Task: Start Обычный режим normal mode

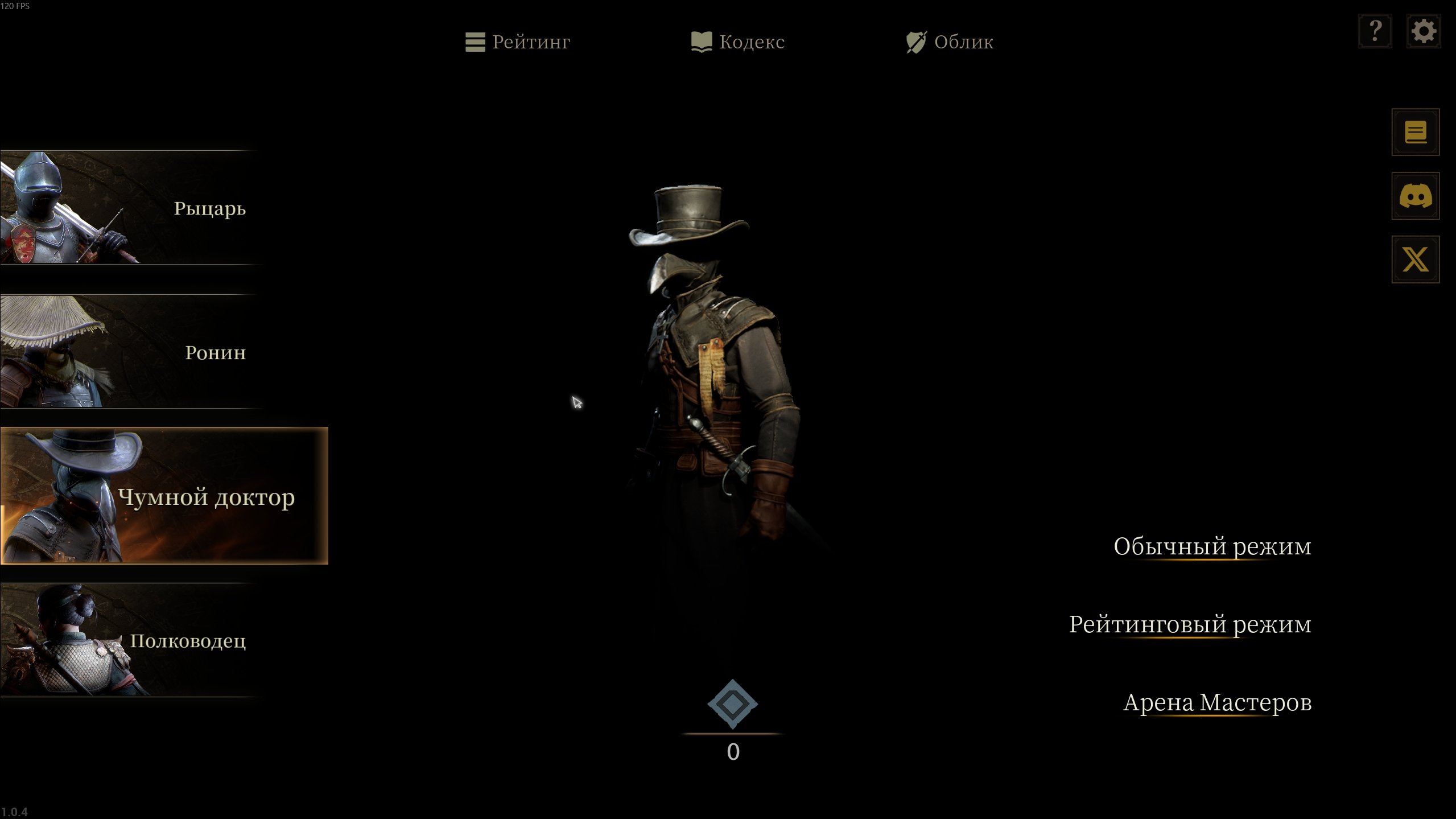Action: tap(1212, 546)
